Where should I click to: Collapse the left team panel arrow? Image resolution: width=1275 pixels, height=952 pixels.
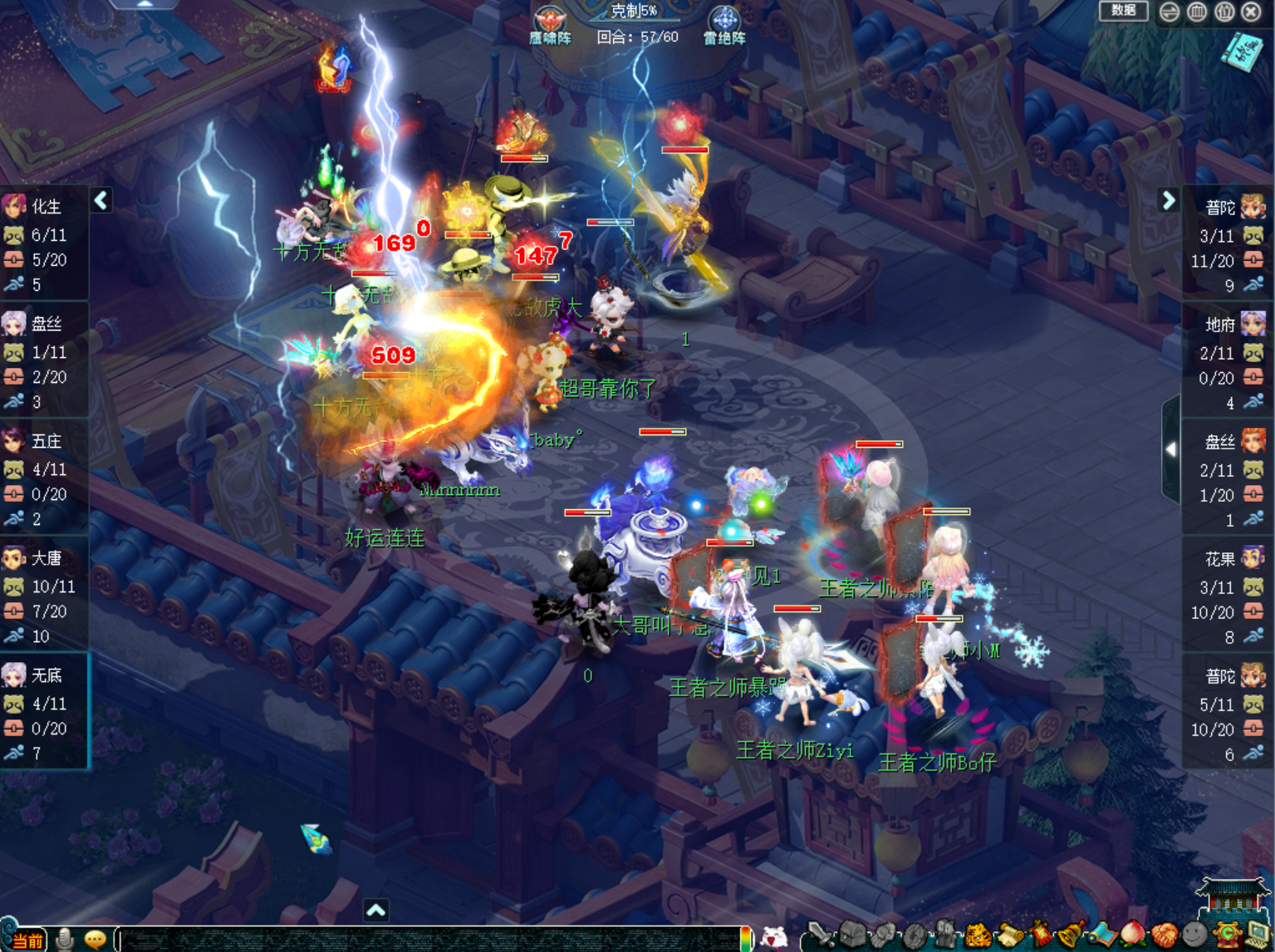coord(101,200)
